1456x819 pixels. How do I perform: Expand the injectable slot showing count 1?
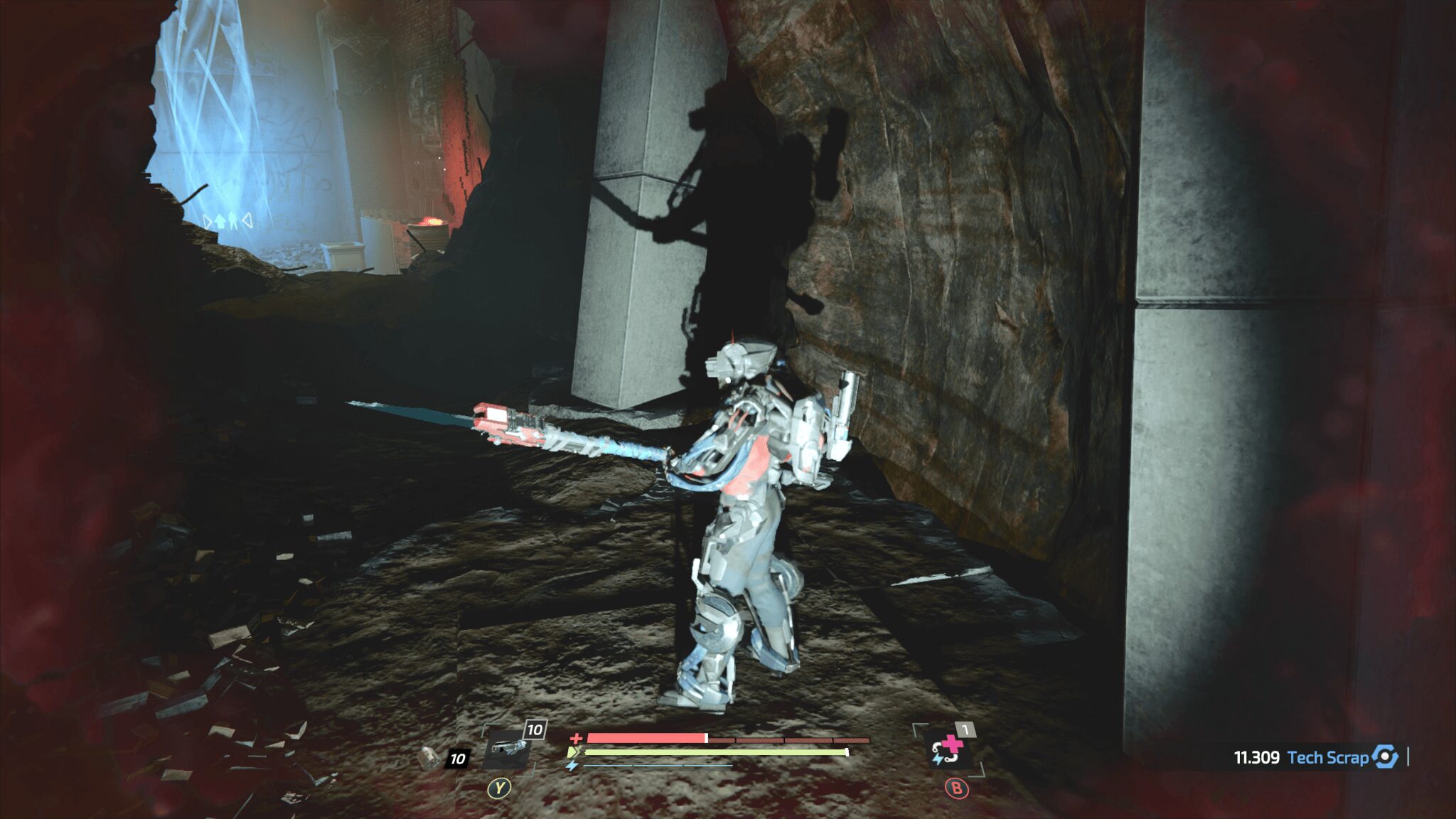pyautogui.click(x=964, y=729)
